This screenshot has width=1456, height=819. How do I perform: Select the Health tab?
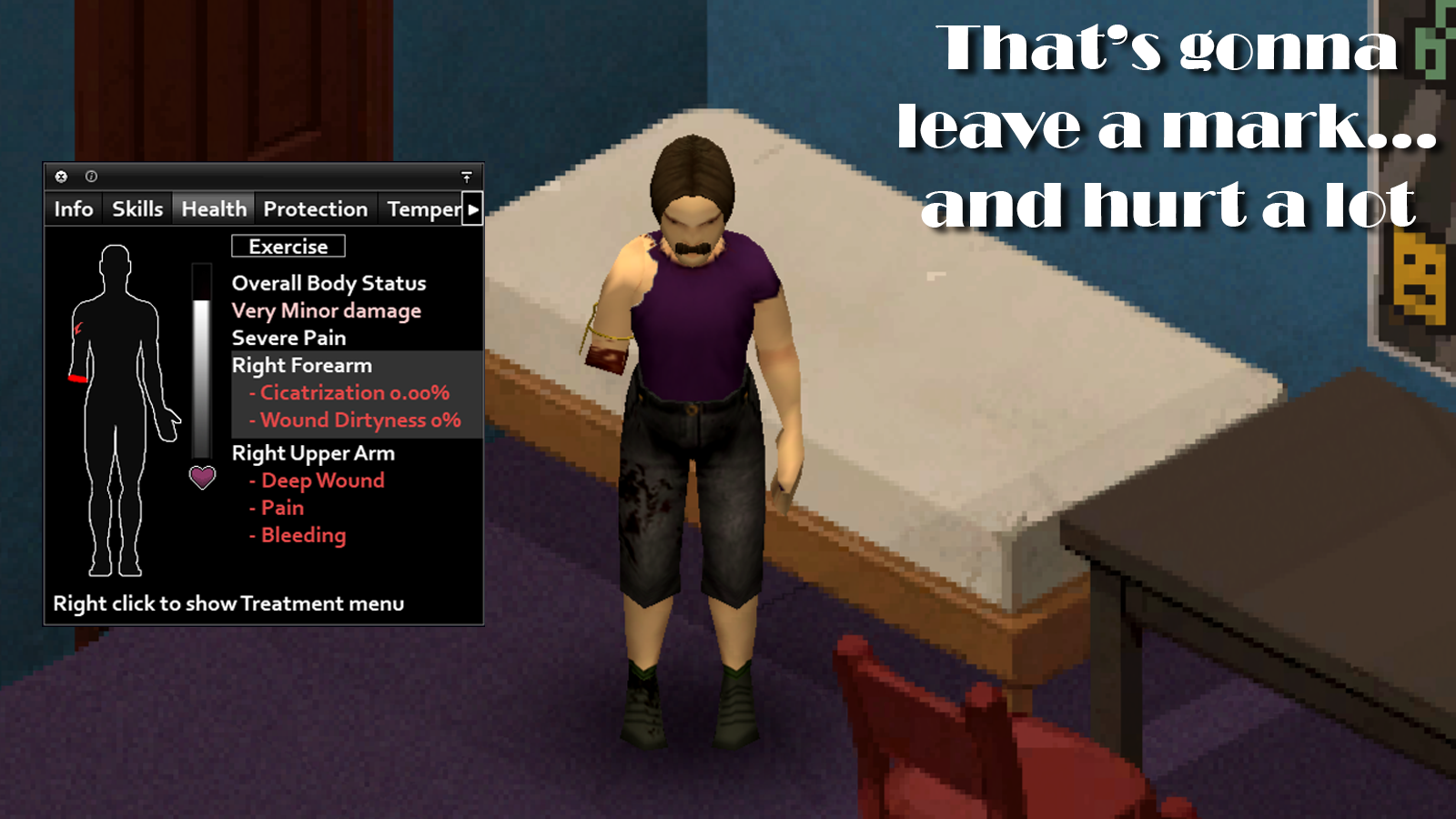tap(214, 209)
